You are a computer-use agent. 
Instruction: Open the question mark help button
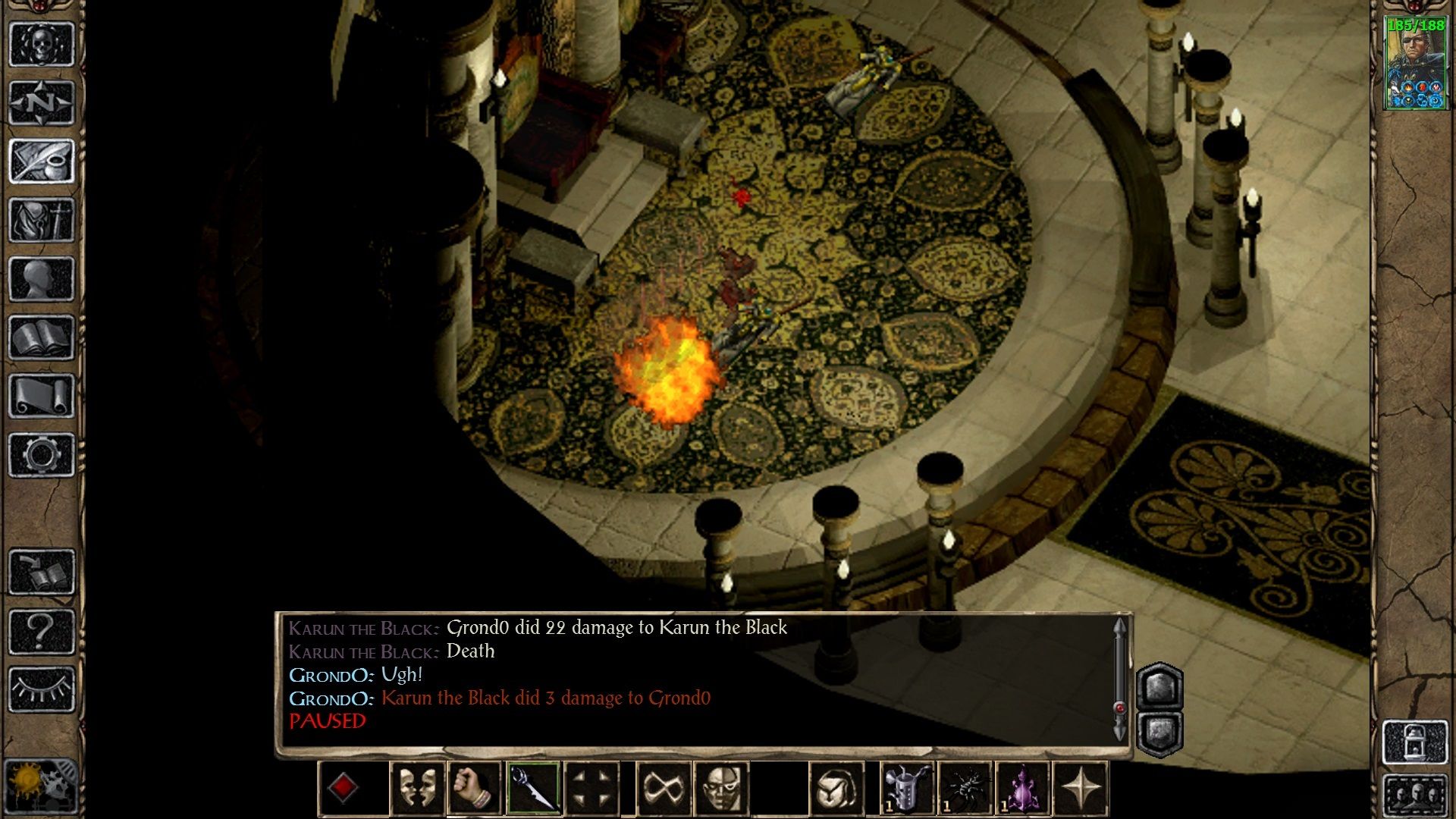[x=42, y=630]
